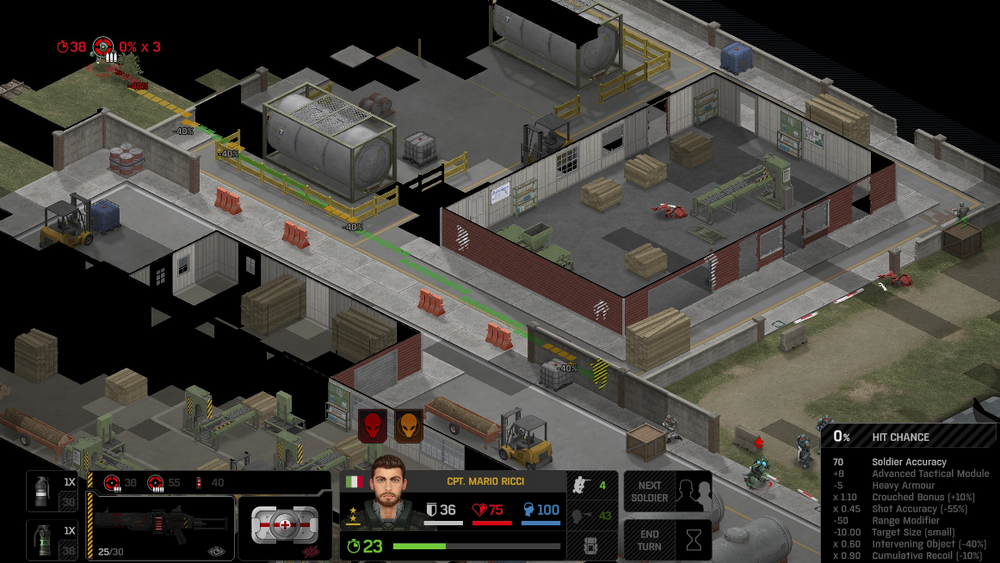Screen dimensions: 1000x563
Task: Select the red alien enemy indicator
Action: 372,425
